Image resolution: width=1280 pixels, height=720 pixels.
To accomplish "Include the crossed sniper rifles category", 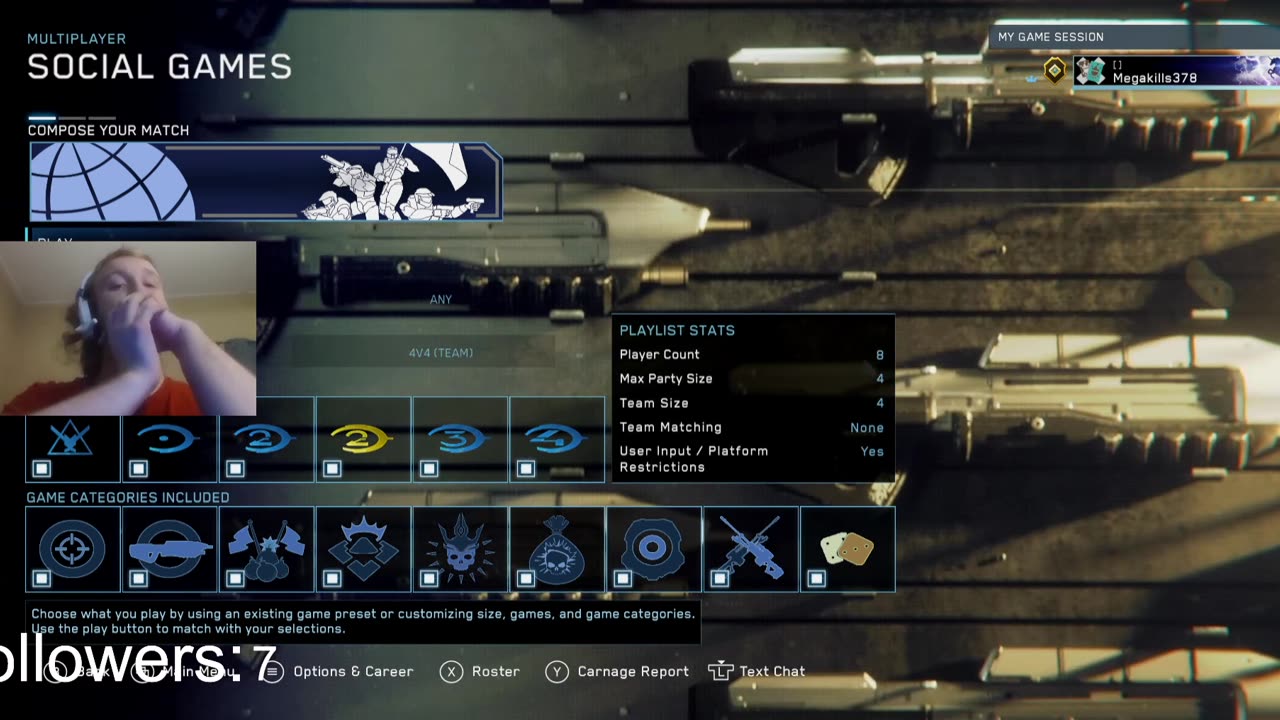I will pyautogui.click(x=750, y=549).
